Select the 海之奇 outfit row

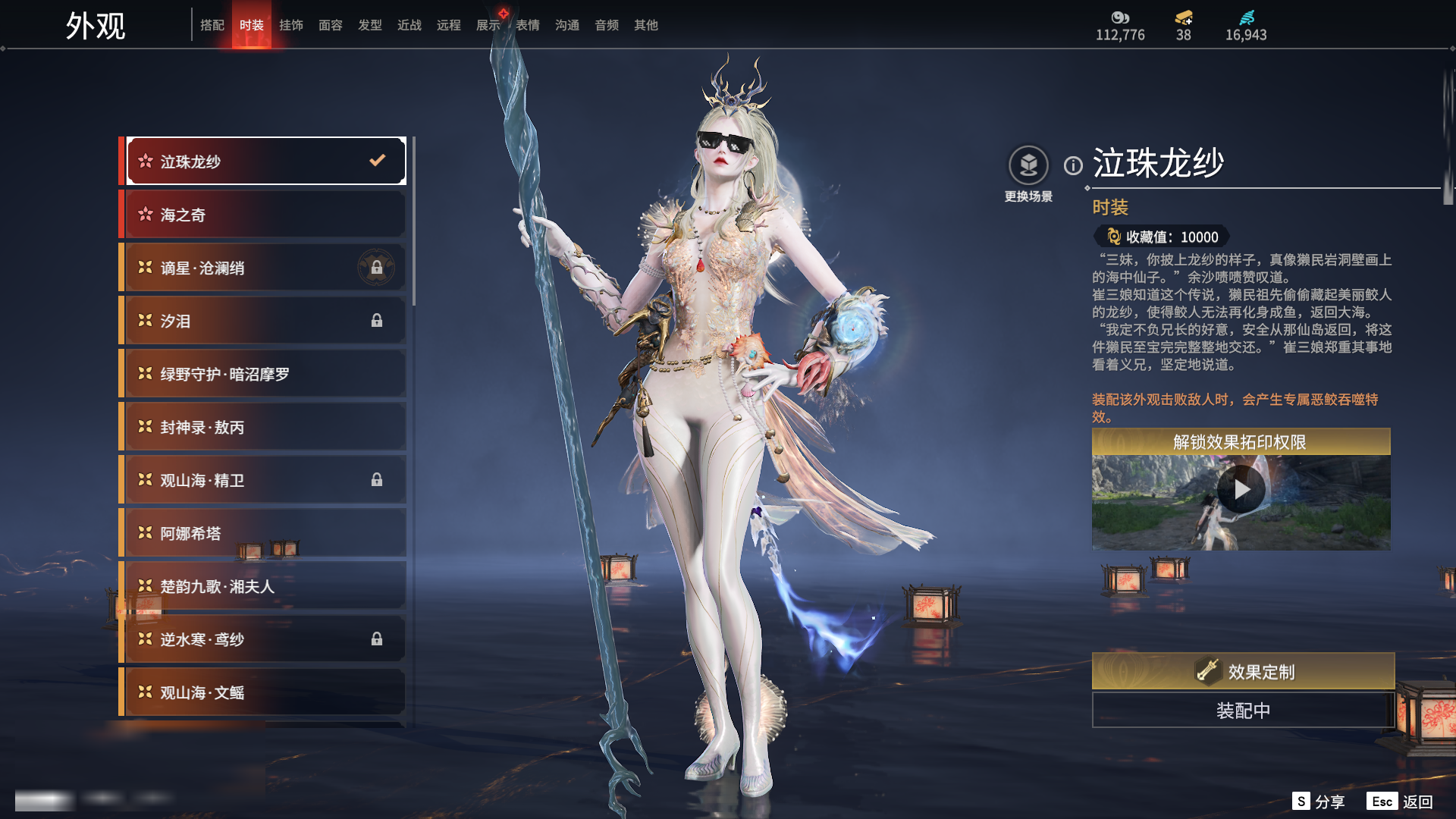[264, 215]
